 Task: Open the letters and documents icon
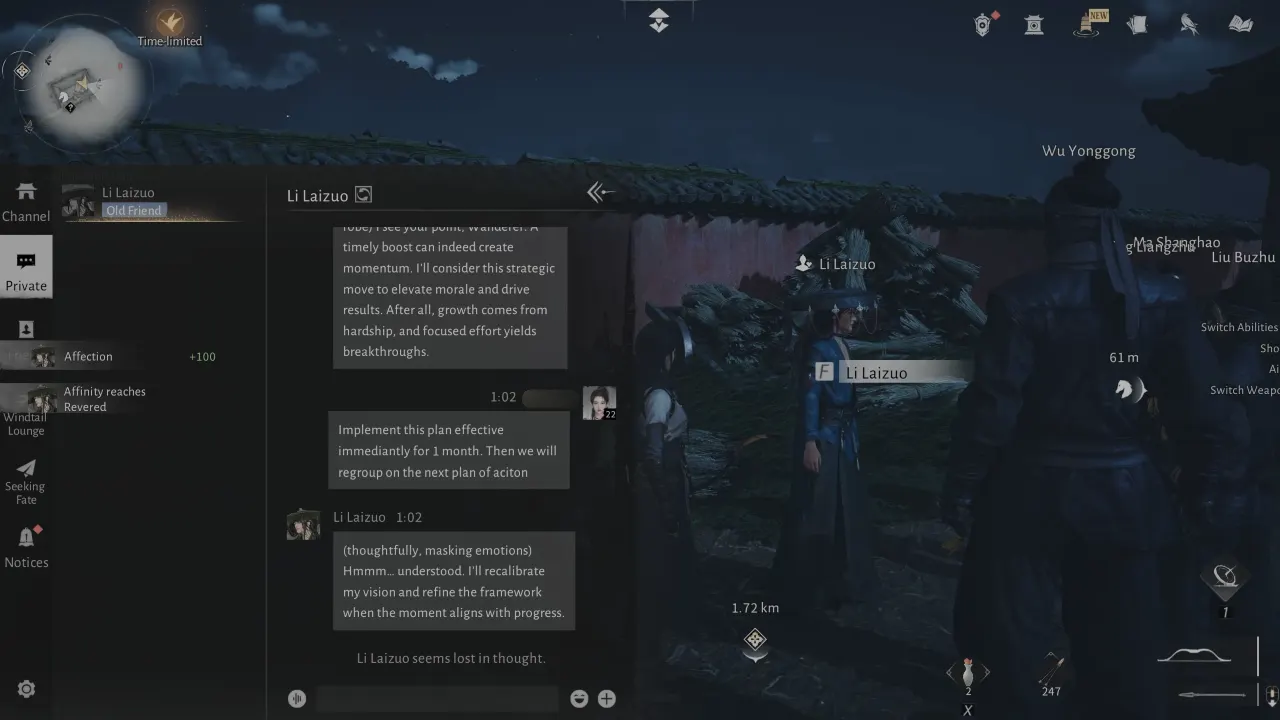click(1137, 23)
